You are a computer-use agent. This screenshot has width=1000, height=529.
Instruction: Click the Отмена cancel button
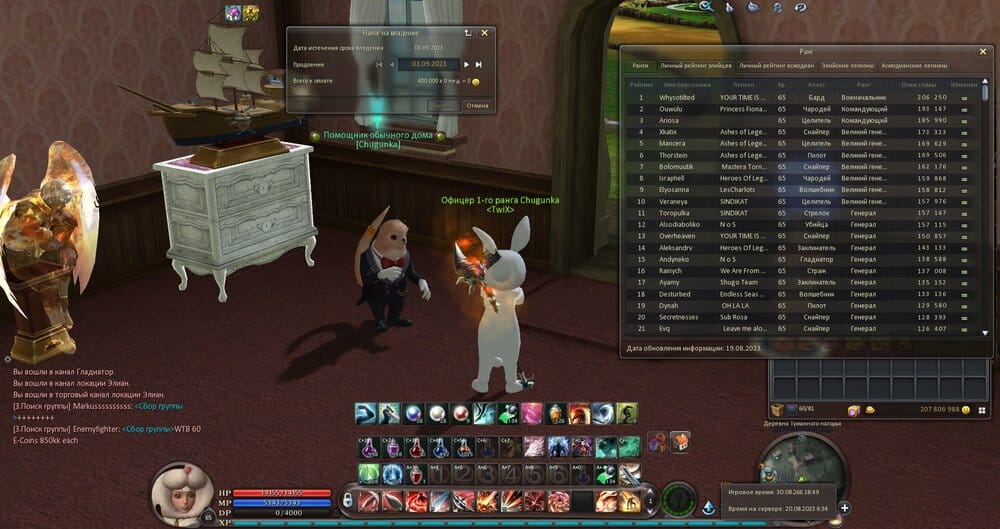pyautogui.click(x=477, y=105)
